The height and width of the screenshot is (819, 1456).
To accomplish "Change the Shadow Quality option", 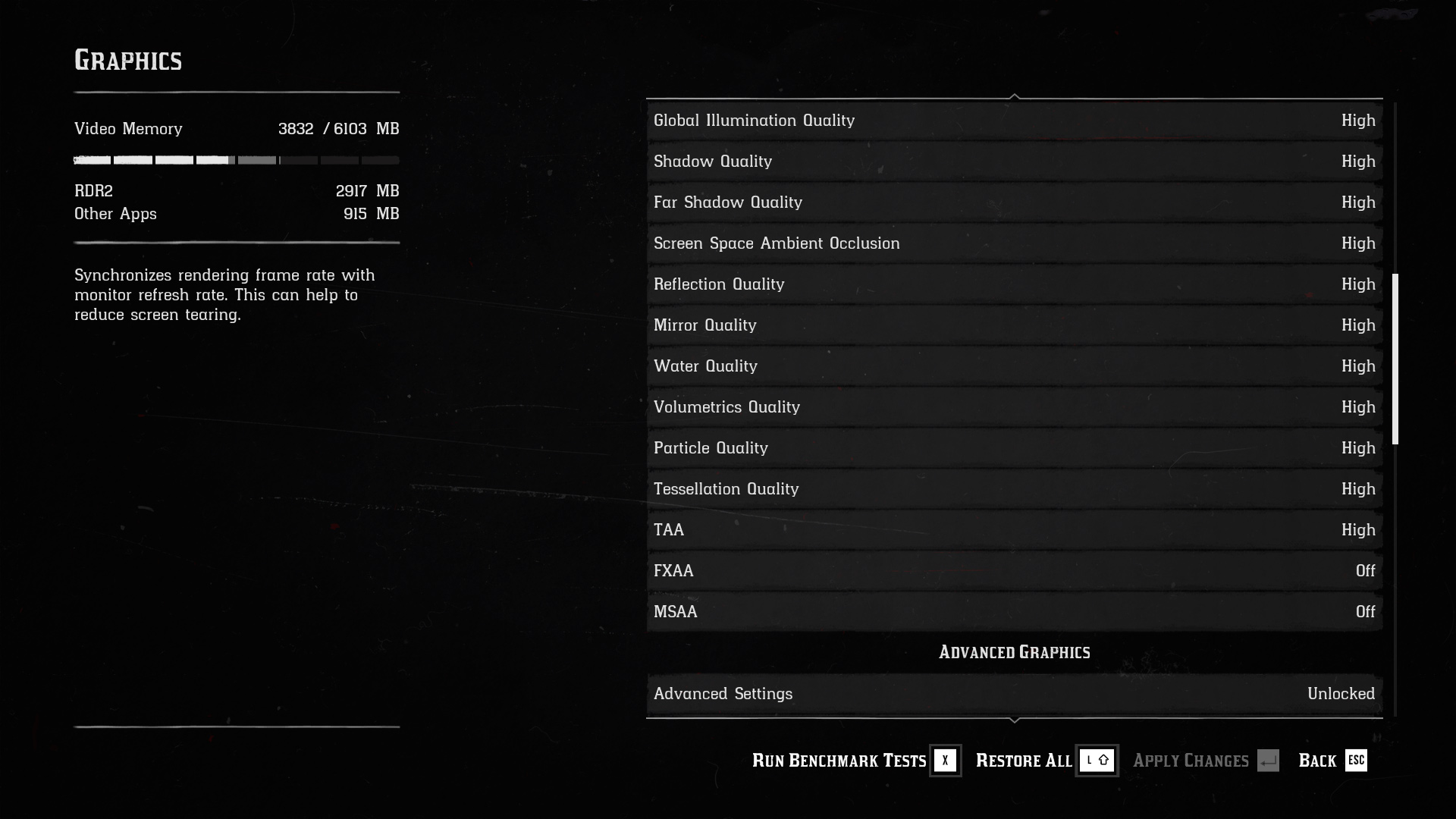I will pos(1014,162).
